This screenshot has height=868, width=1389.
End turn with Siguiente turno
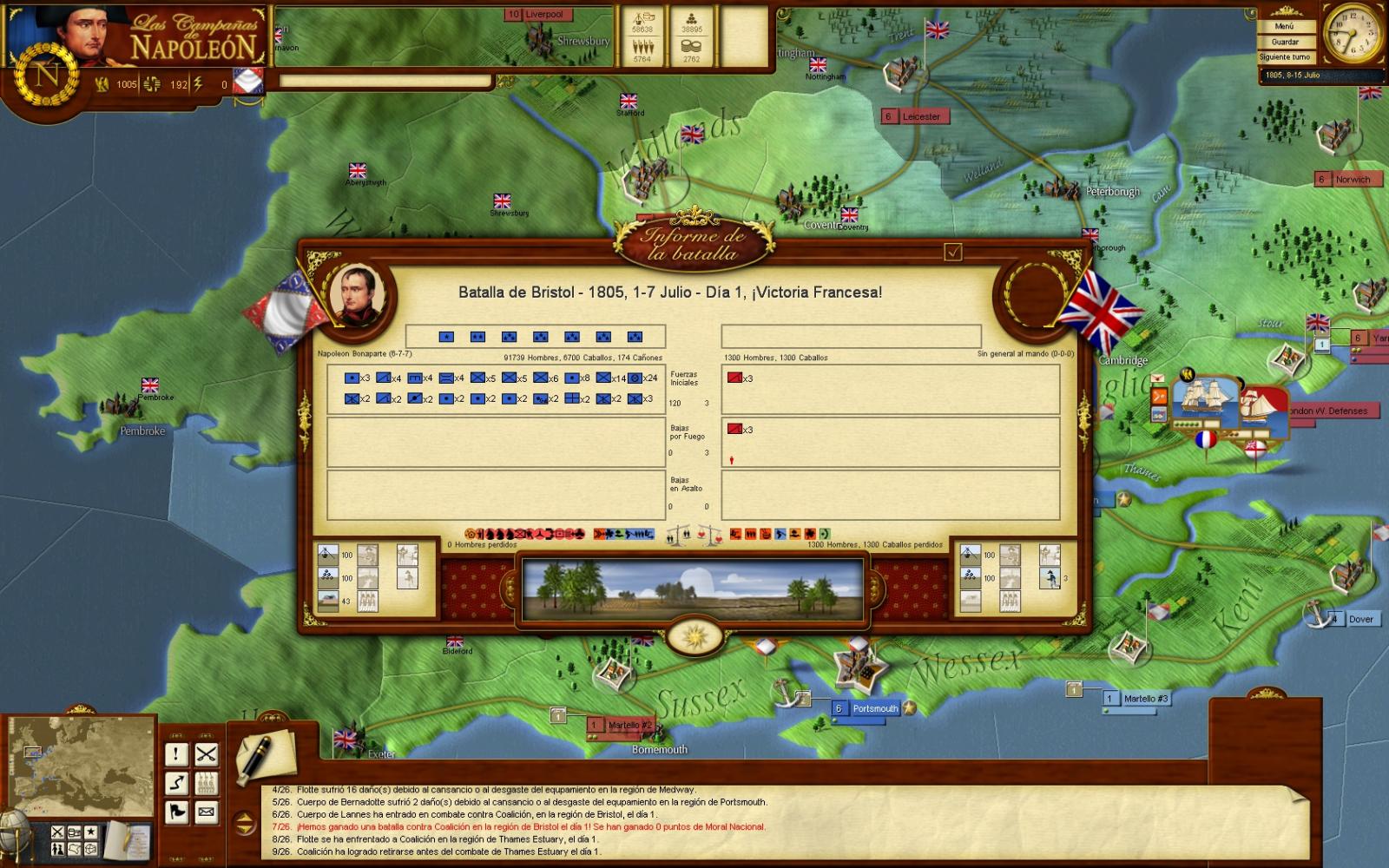click(x=1284, y=57)
